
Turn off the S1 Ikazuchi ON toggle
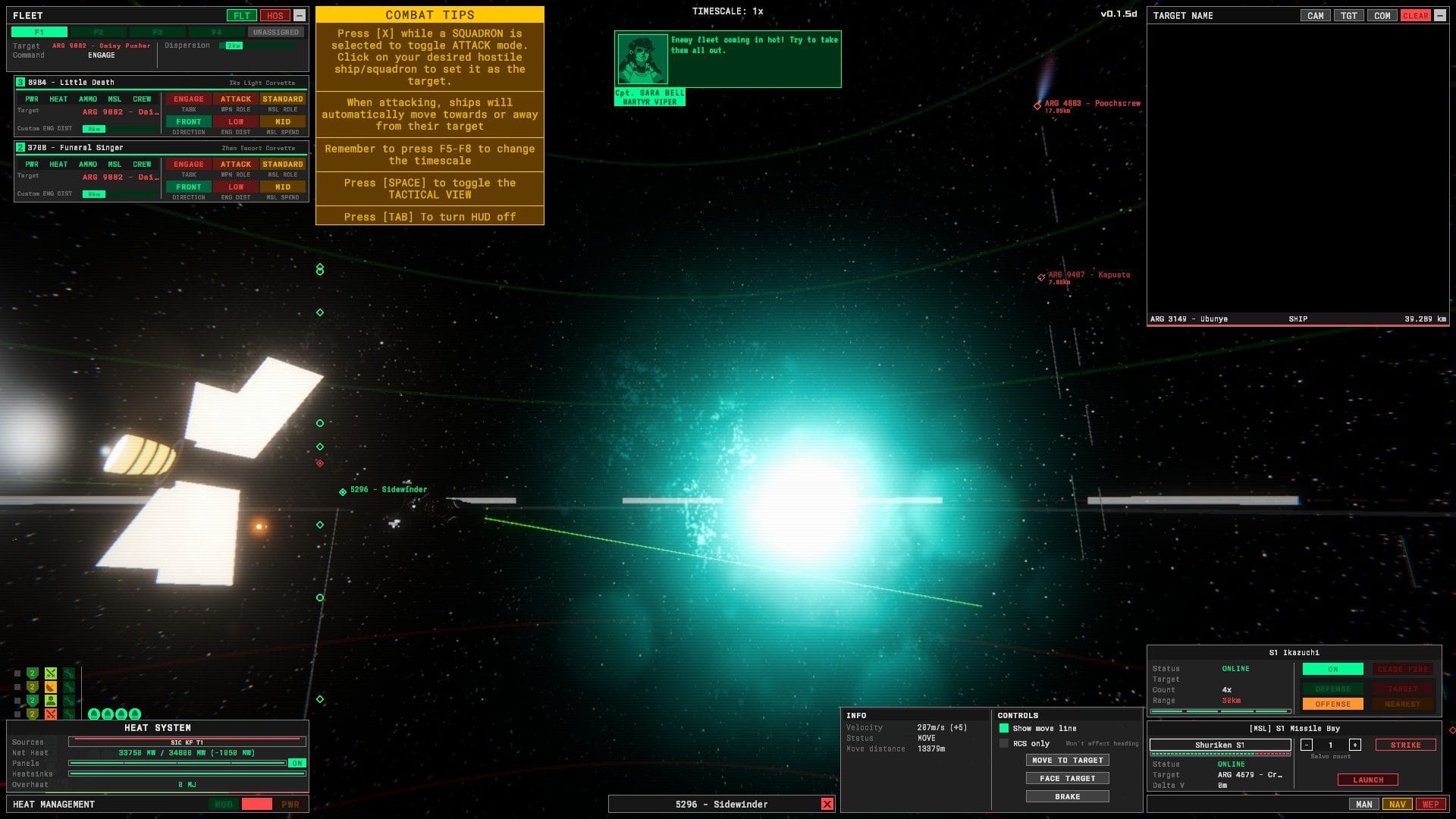click(1332, 669)
